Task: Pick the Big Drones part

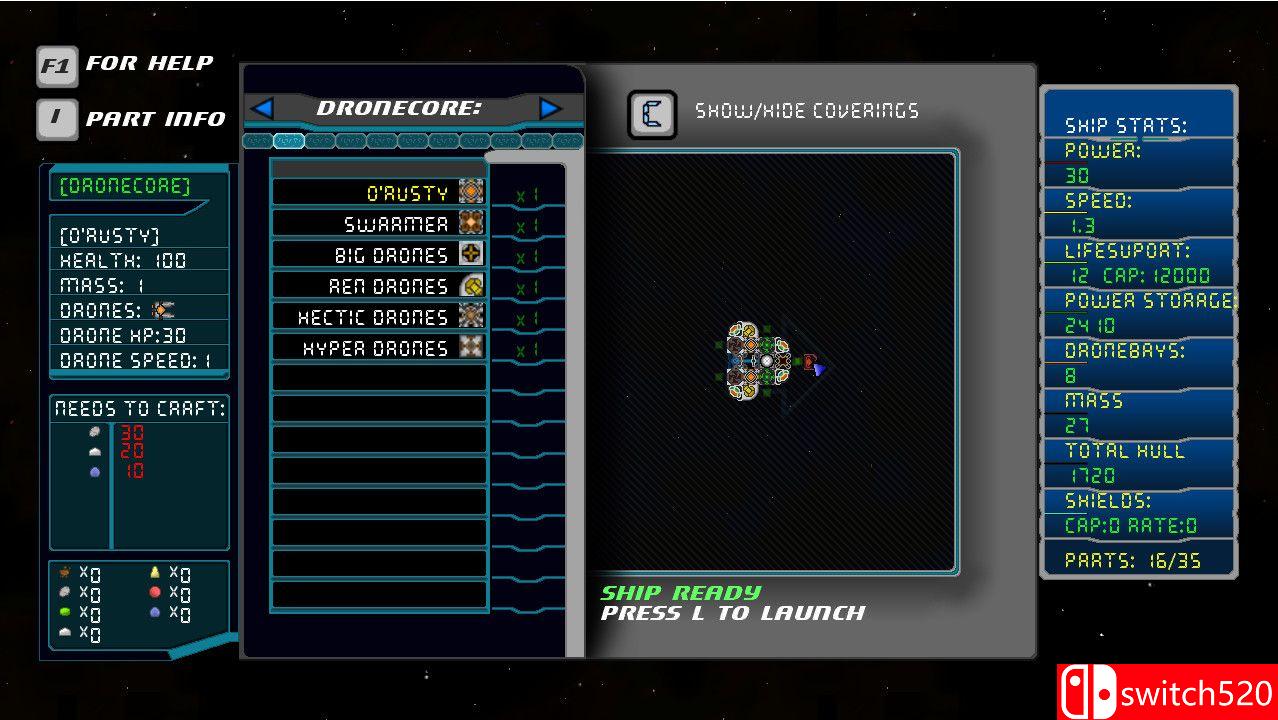Action: coord(380,255)
